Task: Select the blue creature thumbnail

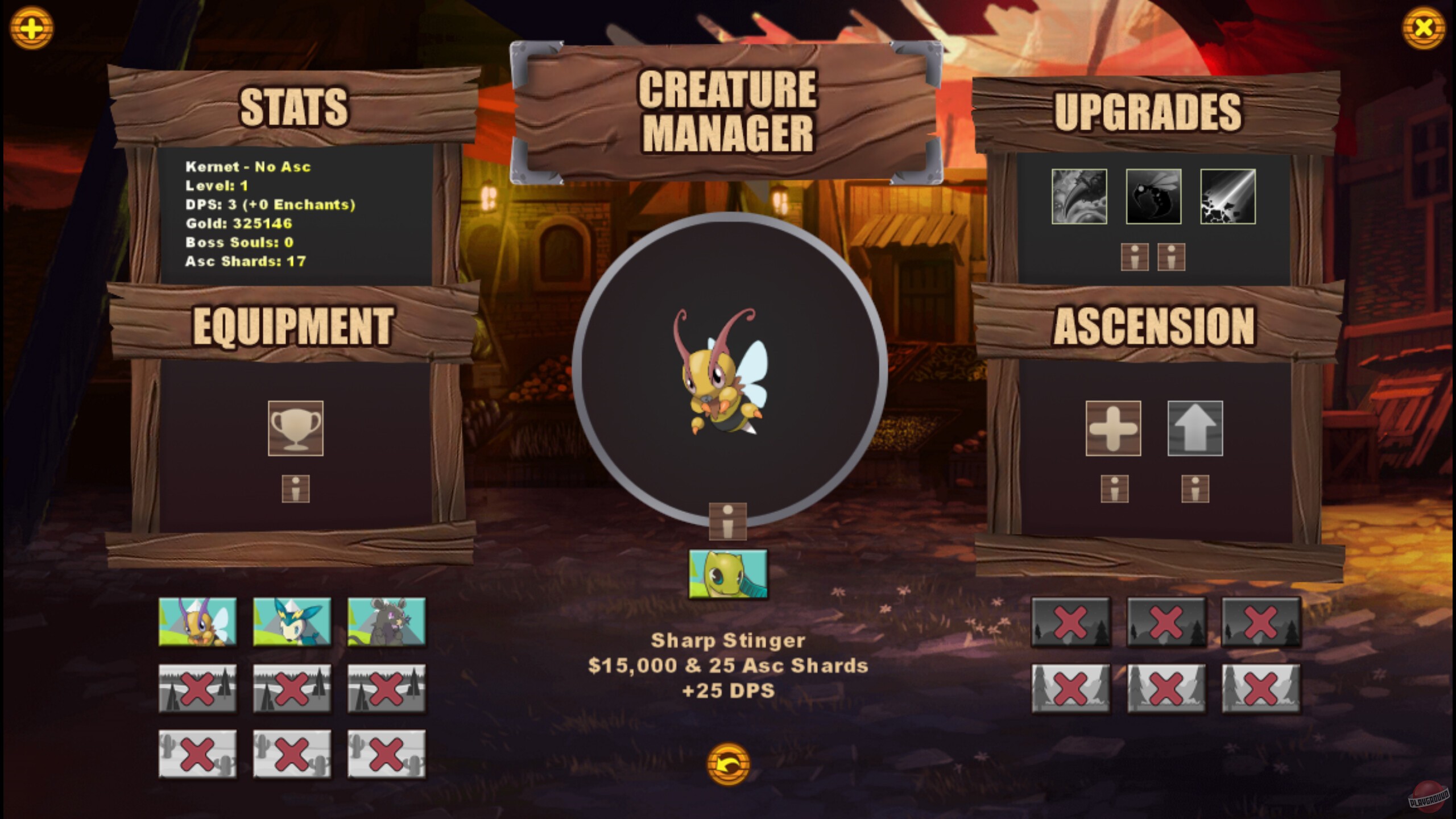Action: point(292,622)
